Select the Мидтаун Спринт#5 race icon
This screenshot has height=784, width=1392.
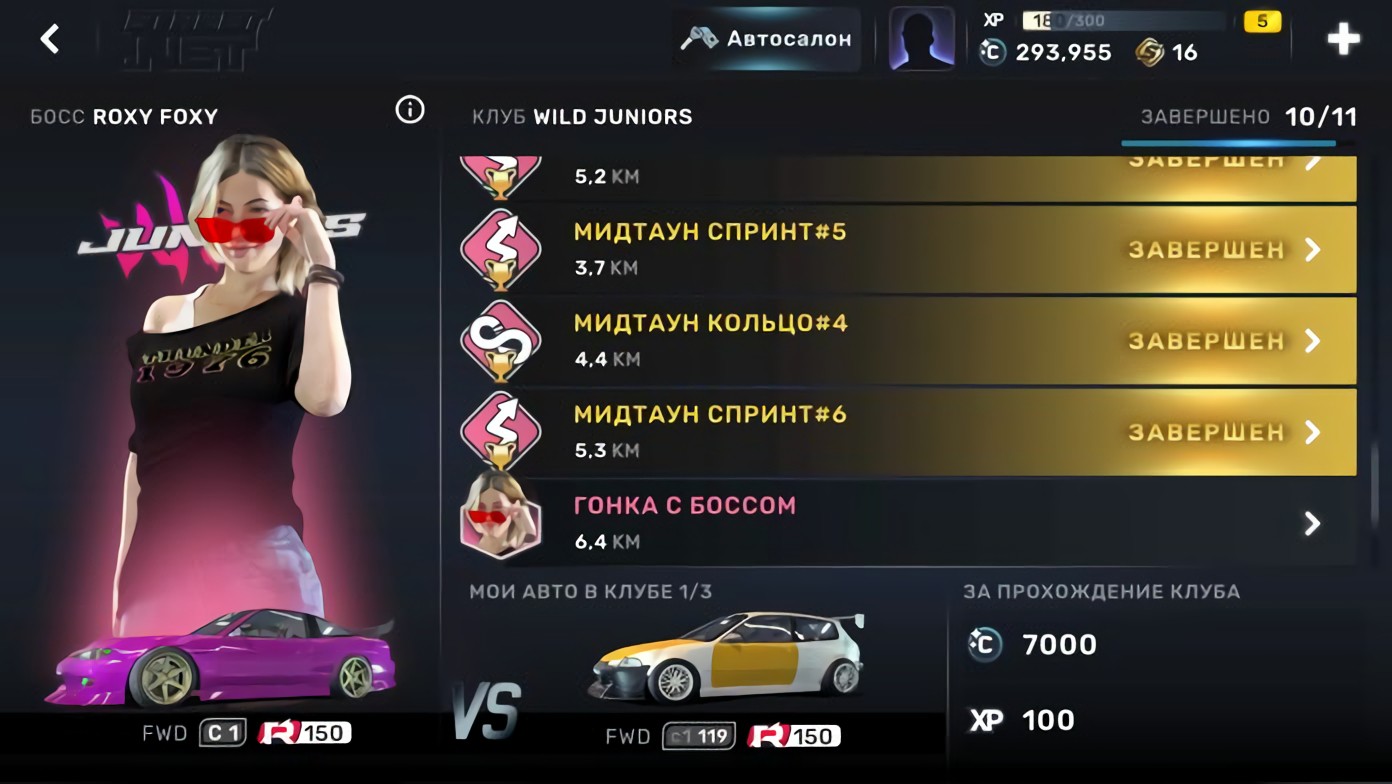point(501,249)
